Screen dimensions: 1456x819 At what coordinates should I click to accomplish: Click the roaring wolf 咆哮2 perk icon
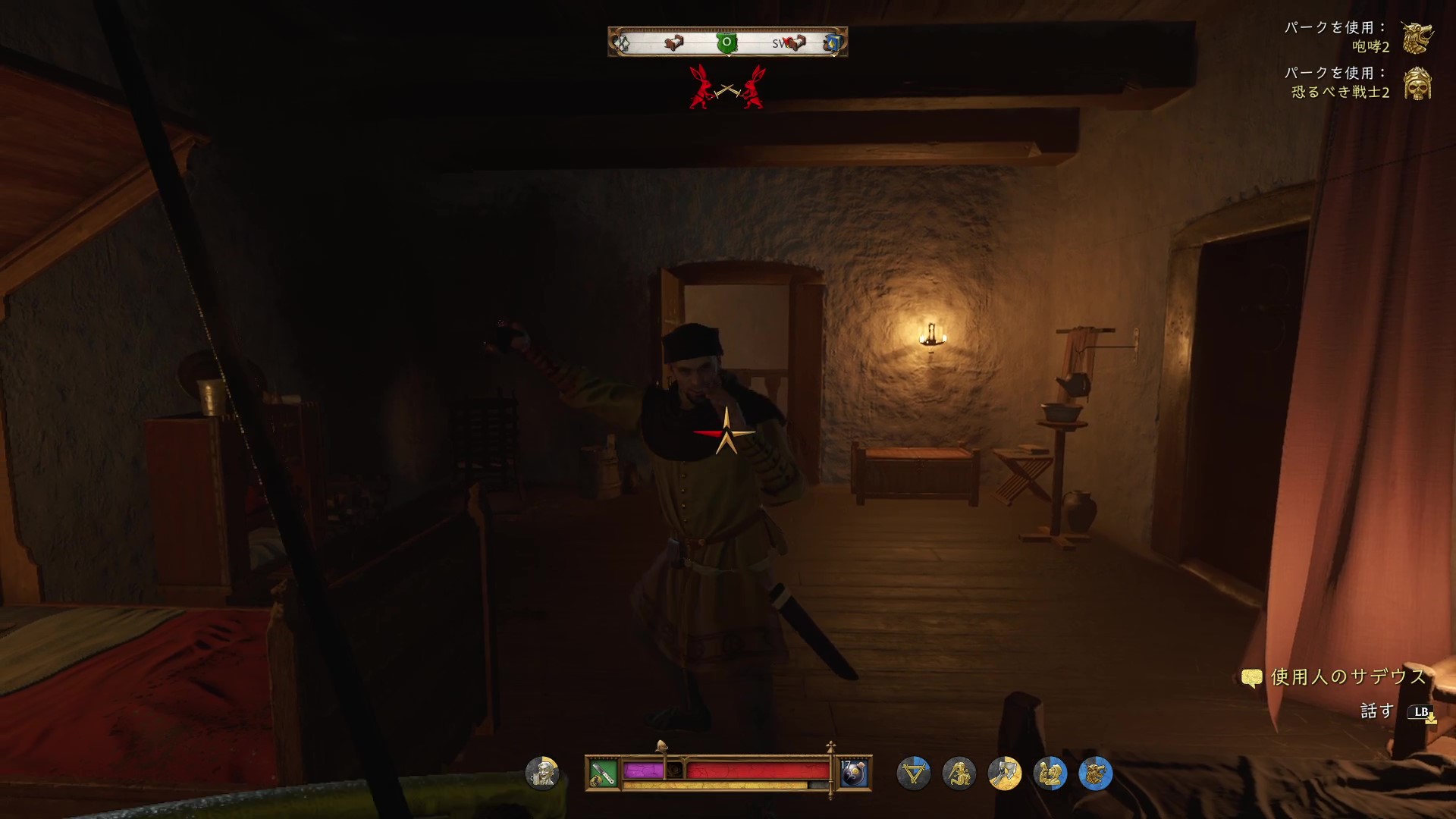coord(1416,37)
